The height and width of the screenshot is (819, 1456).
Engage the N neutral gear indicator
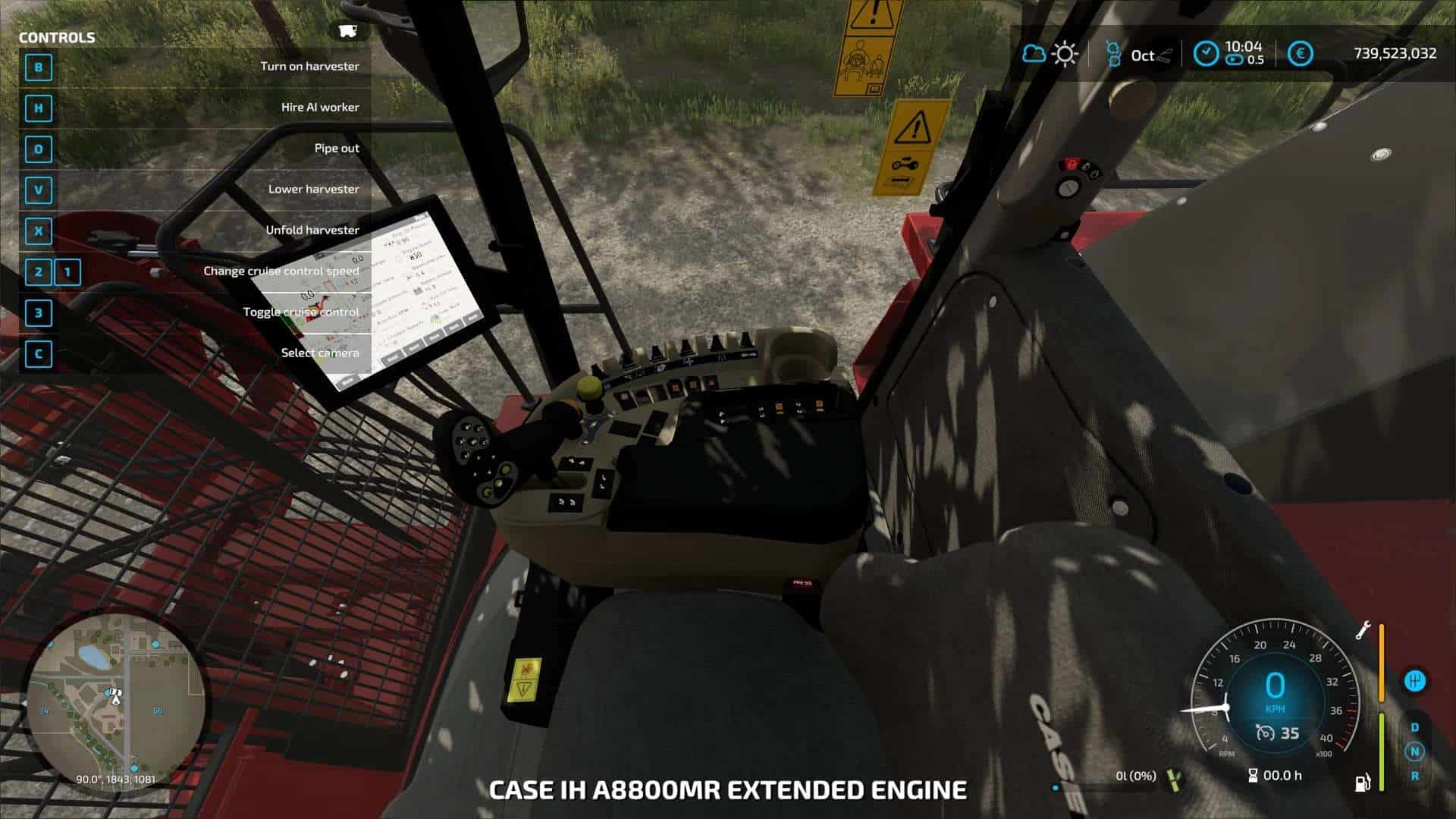pyautogui.click(x=1415, y=752)
